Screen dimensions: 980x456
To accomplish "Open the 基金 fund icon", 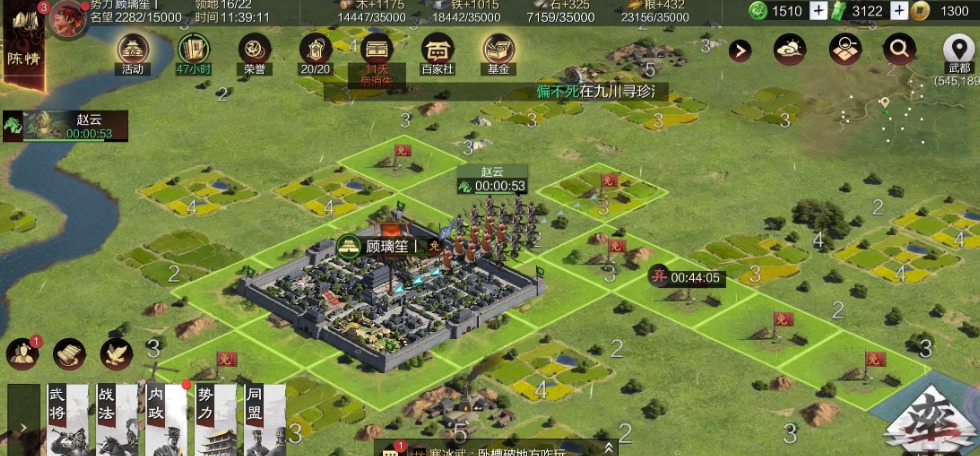I will 498,50.
